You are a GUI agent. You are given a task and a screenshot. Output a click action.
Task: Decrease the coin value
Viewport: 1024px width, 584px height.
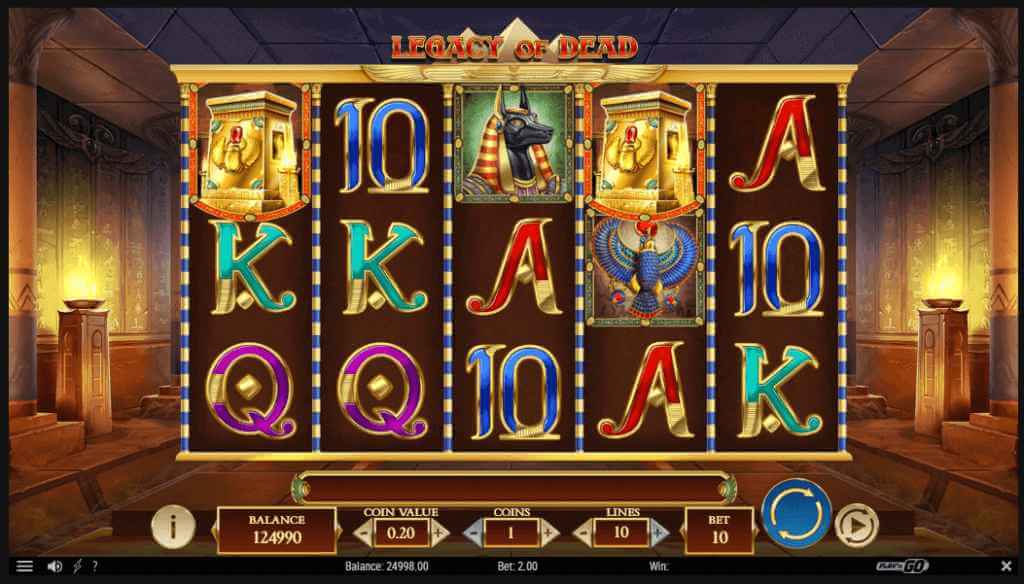[x=364, y=533]
